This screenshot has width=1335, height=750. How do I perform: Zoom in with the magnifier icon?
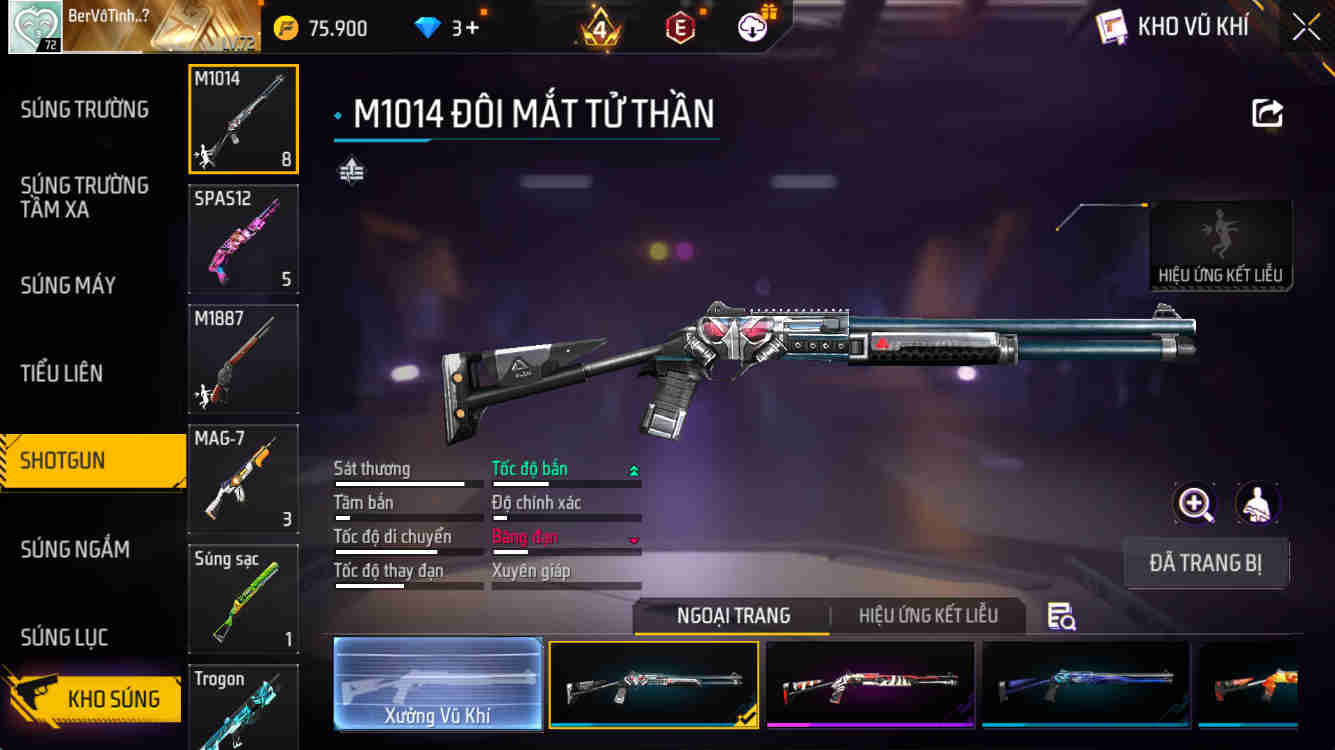pos(1195,504)
